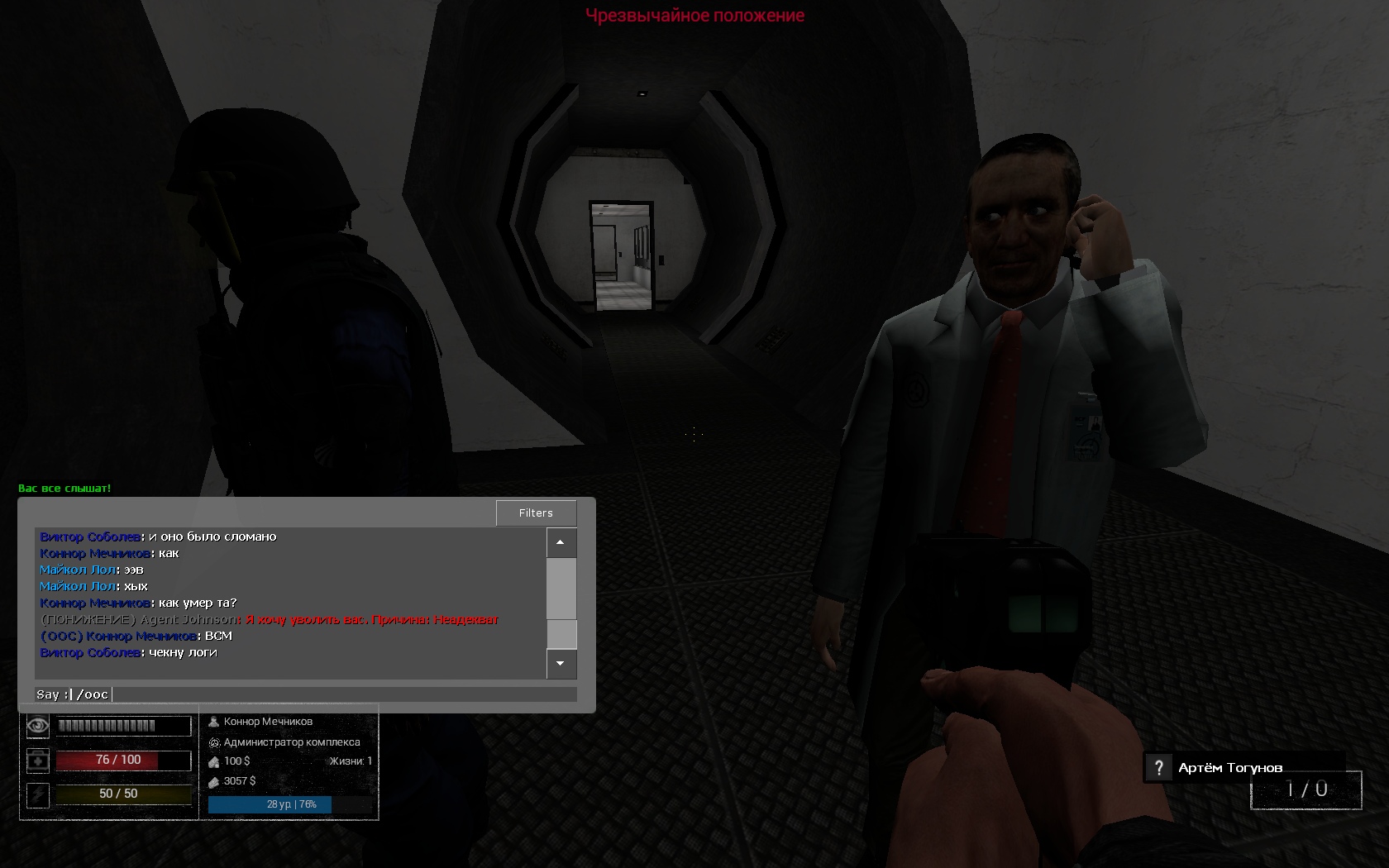
Task: Click the wallet icon next to 3057 $
Action: pos(214,781)
